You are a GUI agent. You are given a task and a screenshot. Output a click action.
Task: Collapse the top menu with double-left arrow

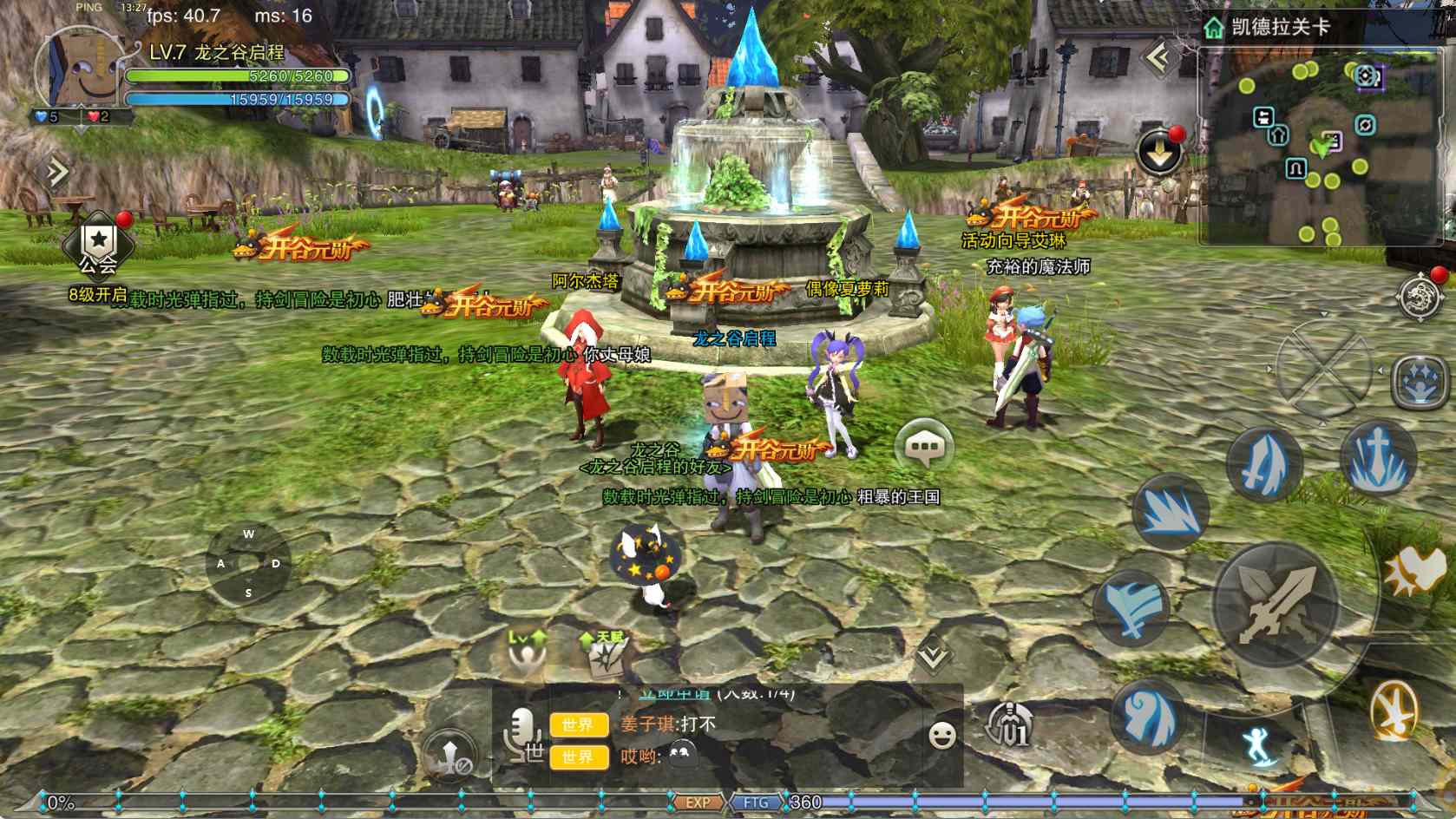point(1158,59)
